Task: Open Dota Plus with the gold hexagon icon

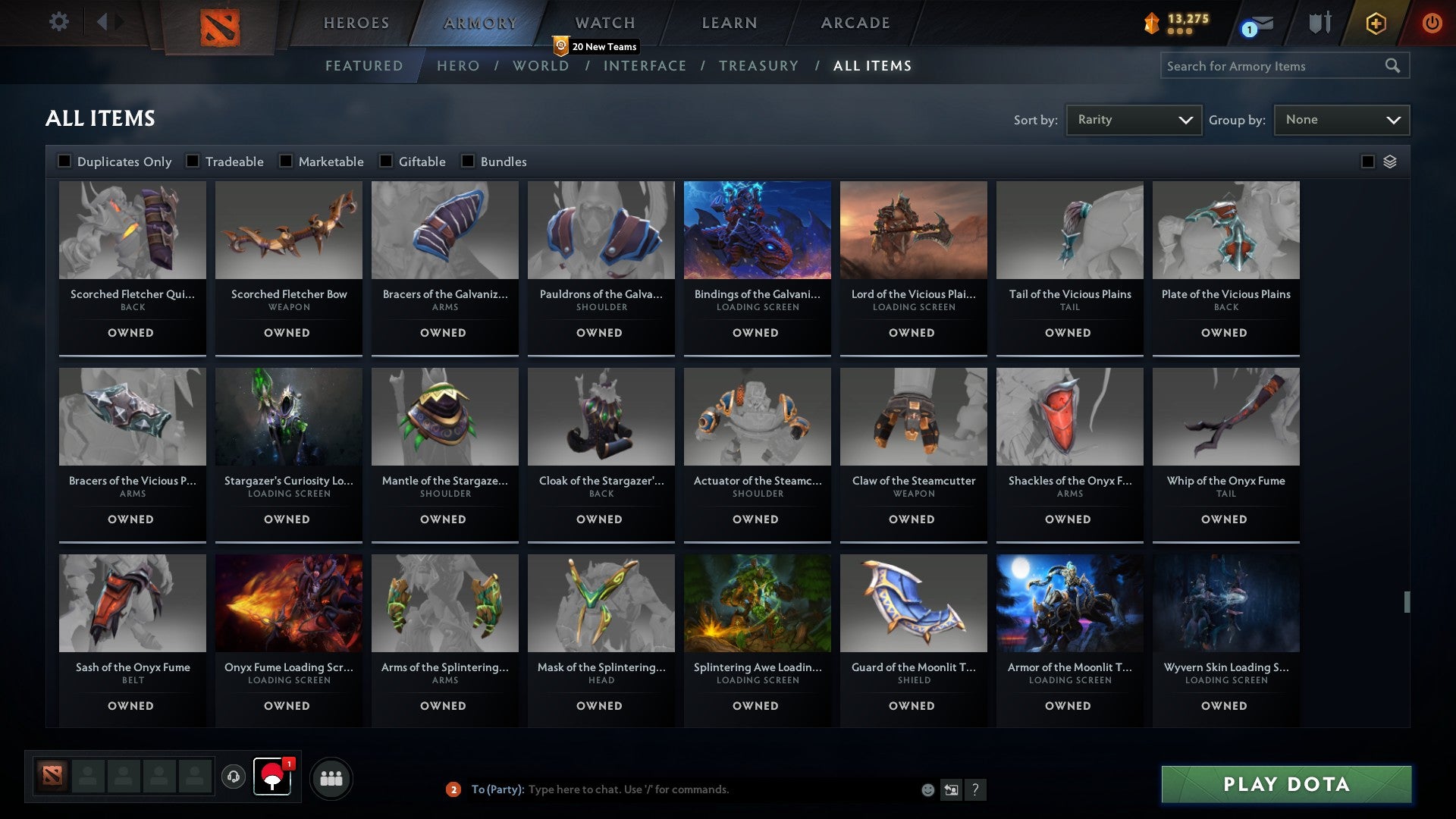Action: pyautogui.click(x=1375, y=23)
